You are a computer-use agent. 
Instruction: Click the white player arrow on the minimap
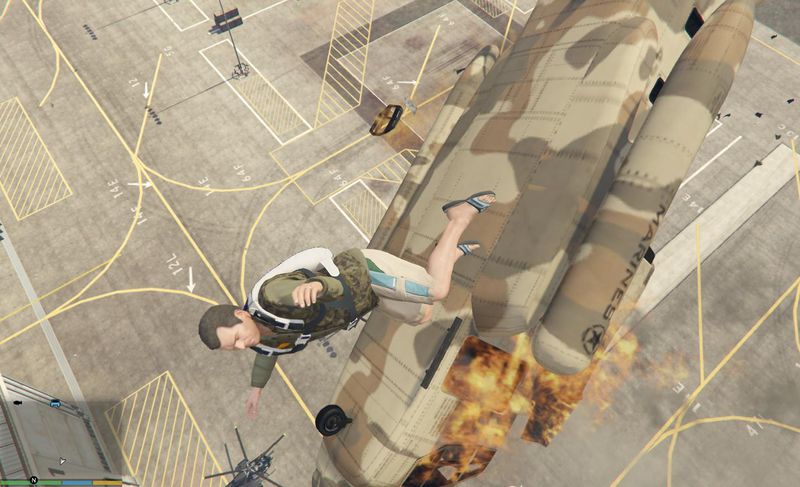coord(63,461)
